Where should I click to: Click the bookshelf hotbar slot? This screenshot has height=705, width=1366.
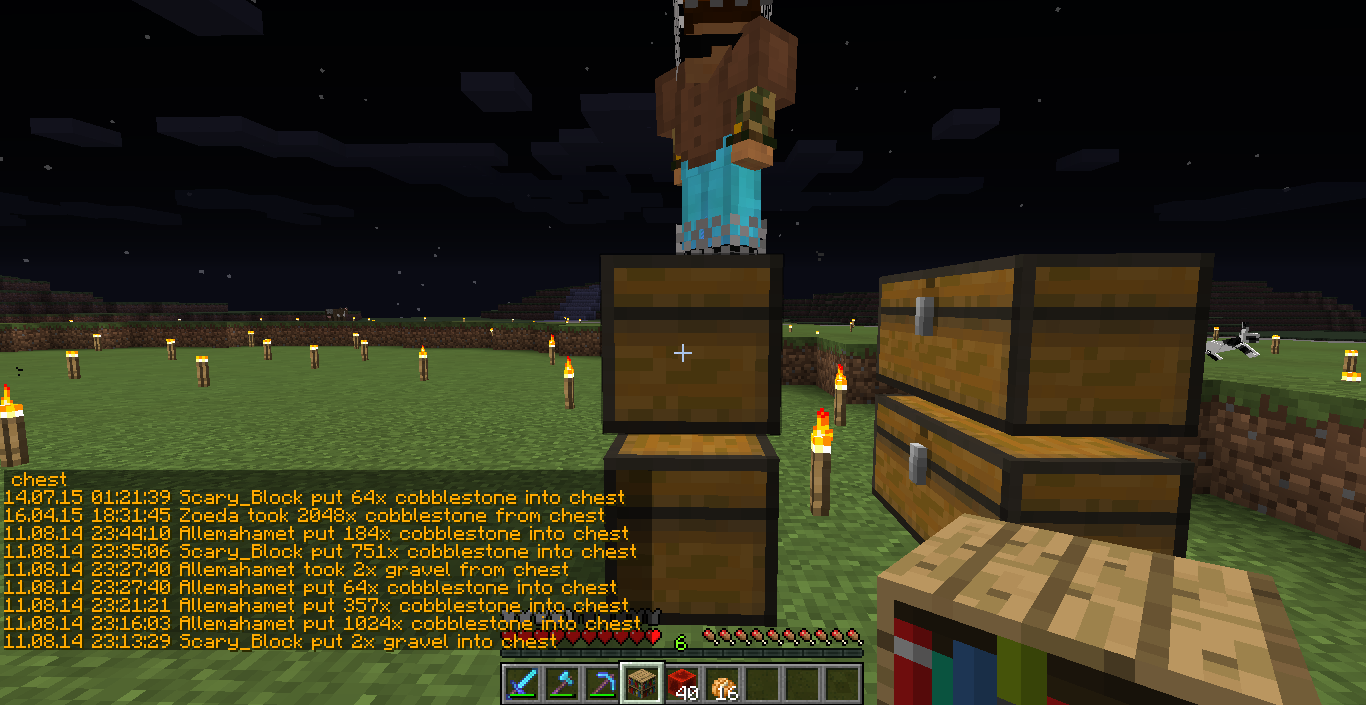tap(641, 684)
